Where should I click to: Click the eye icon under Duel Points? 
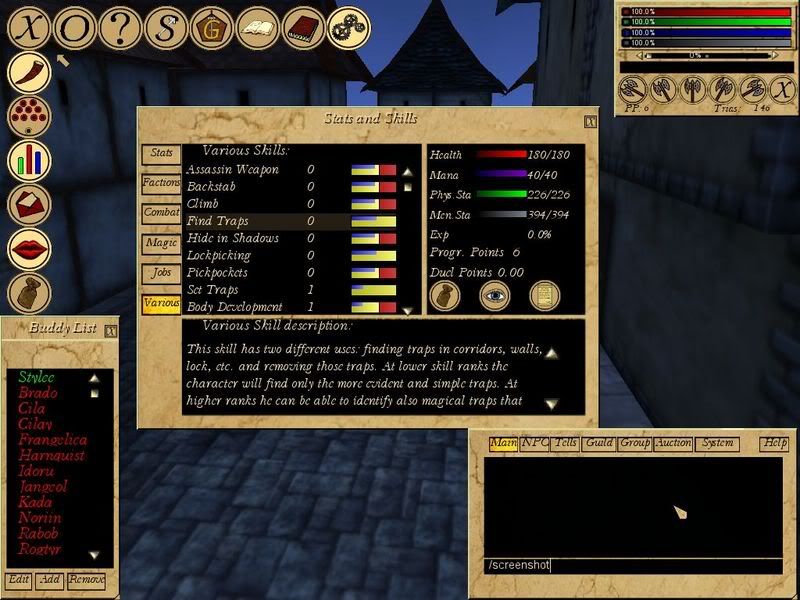(x=495, y=294)
